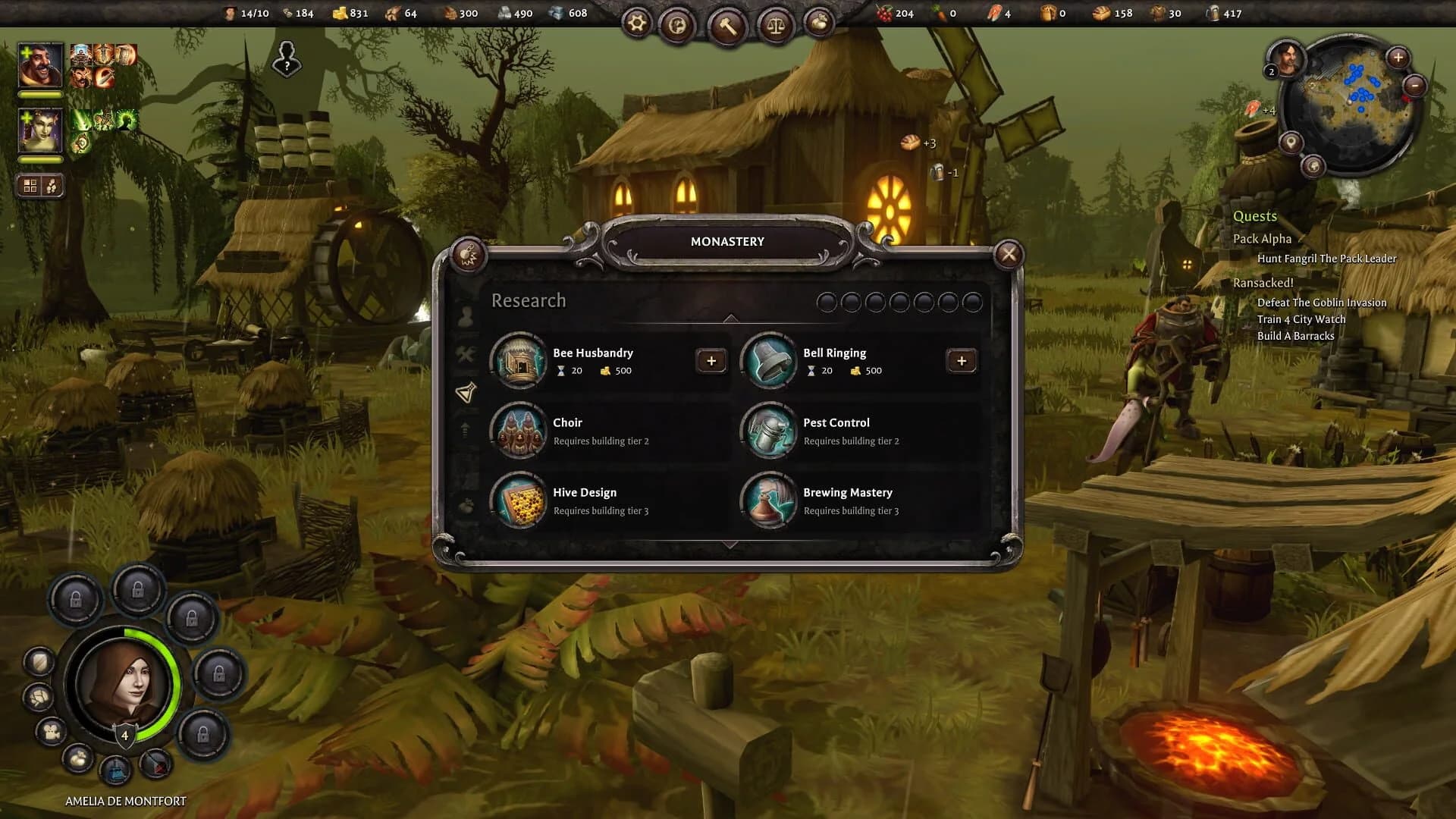This screenshot has height=819, width=1456.
Task: Open the hammer construction menu at top
Action: 726,25
